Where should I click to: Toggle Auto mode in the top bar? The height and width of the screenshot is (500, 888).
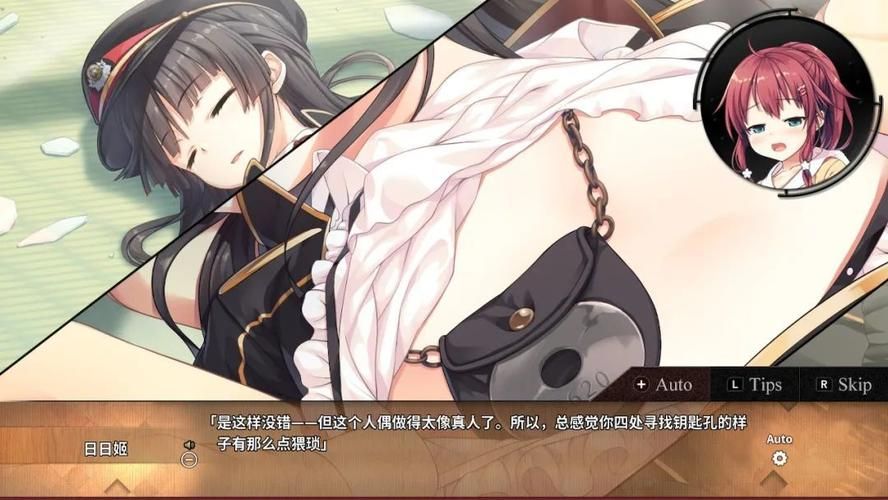coord(663,384)
